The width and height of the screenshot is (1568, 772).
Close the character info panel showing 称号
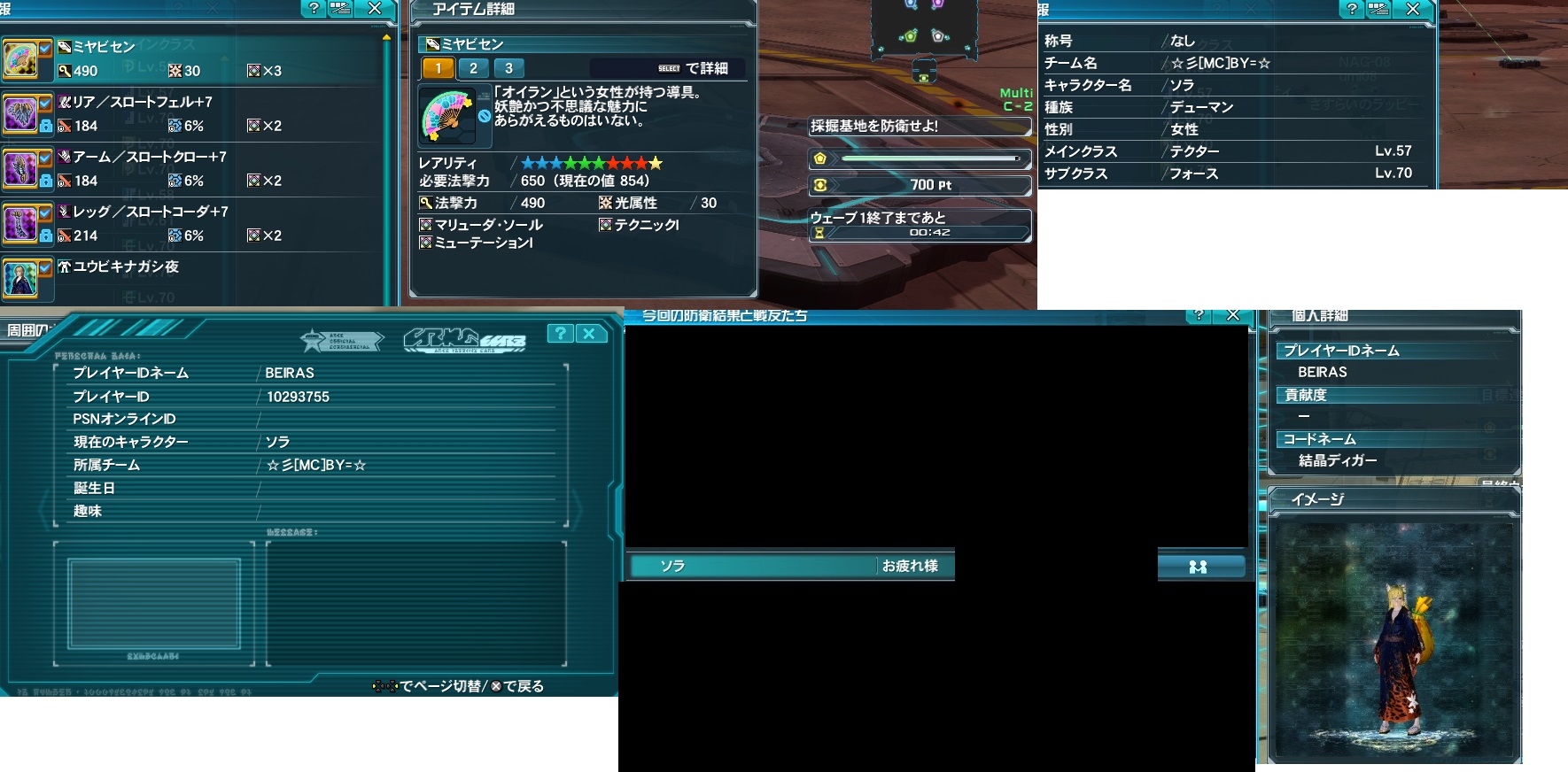[x=1413, y=9]
